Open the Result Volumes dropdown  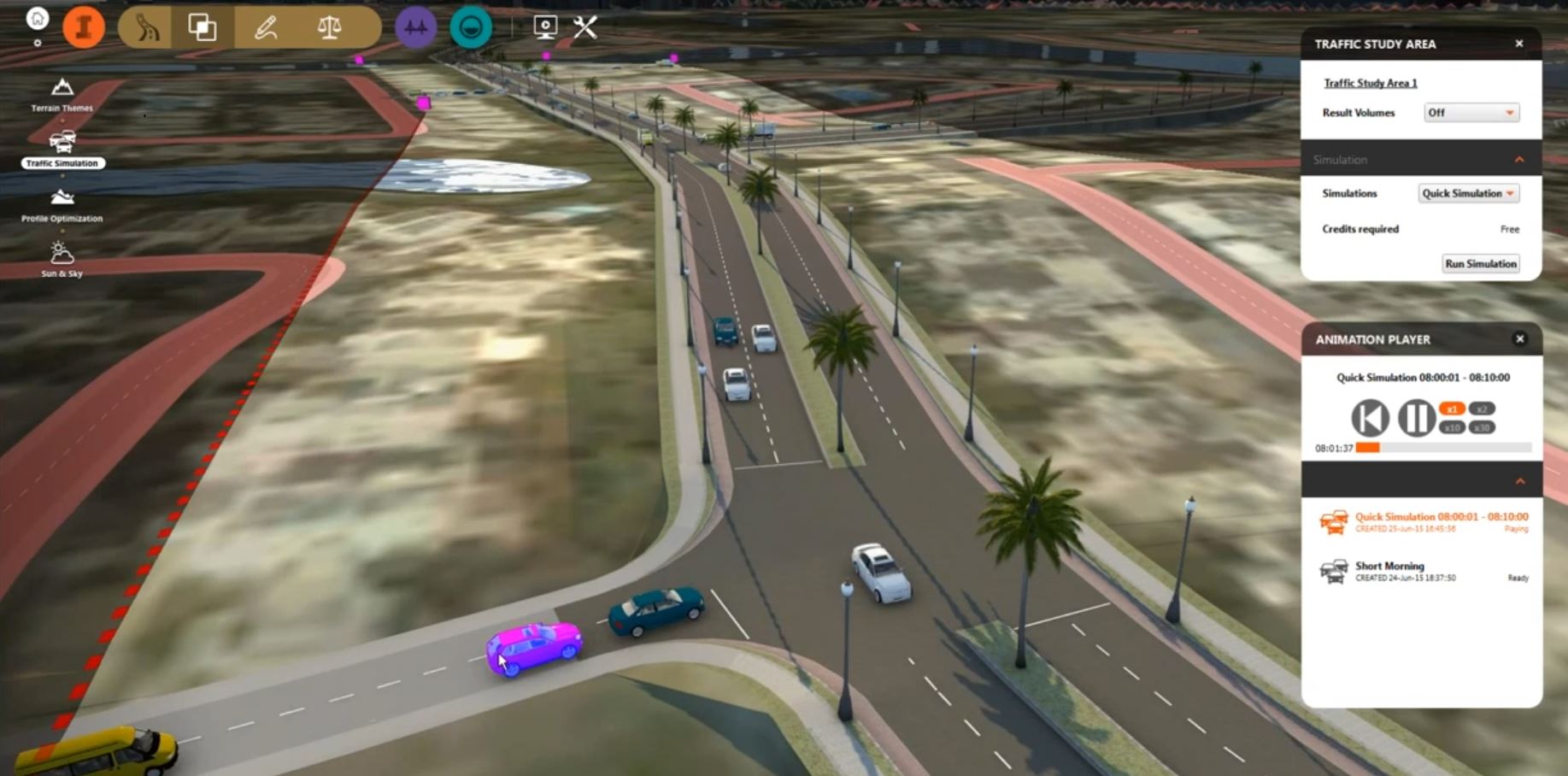(x=1471, y=112)
